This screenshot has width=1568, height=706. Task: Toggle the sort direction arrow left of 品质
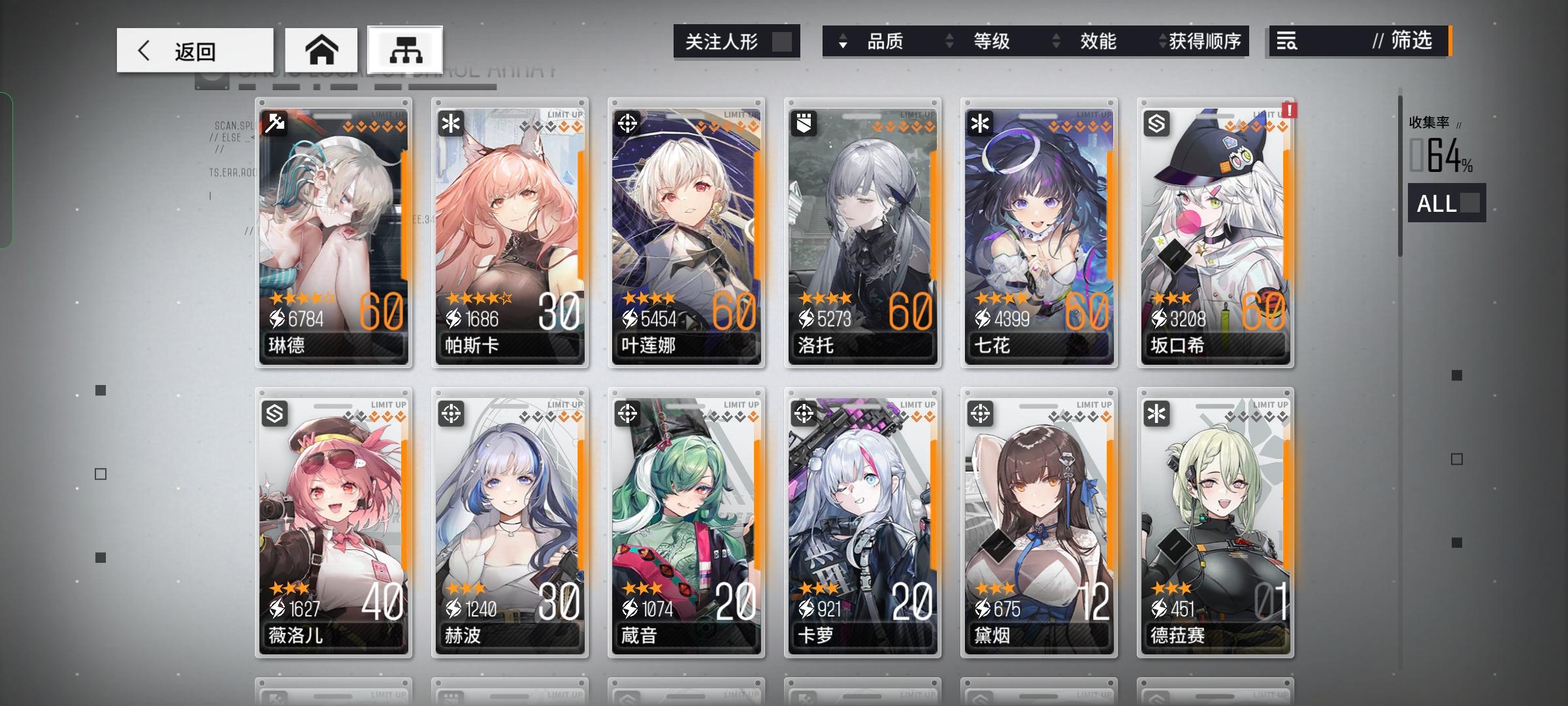844,42
